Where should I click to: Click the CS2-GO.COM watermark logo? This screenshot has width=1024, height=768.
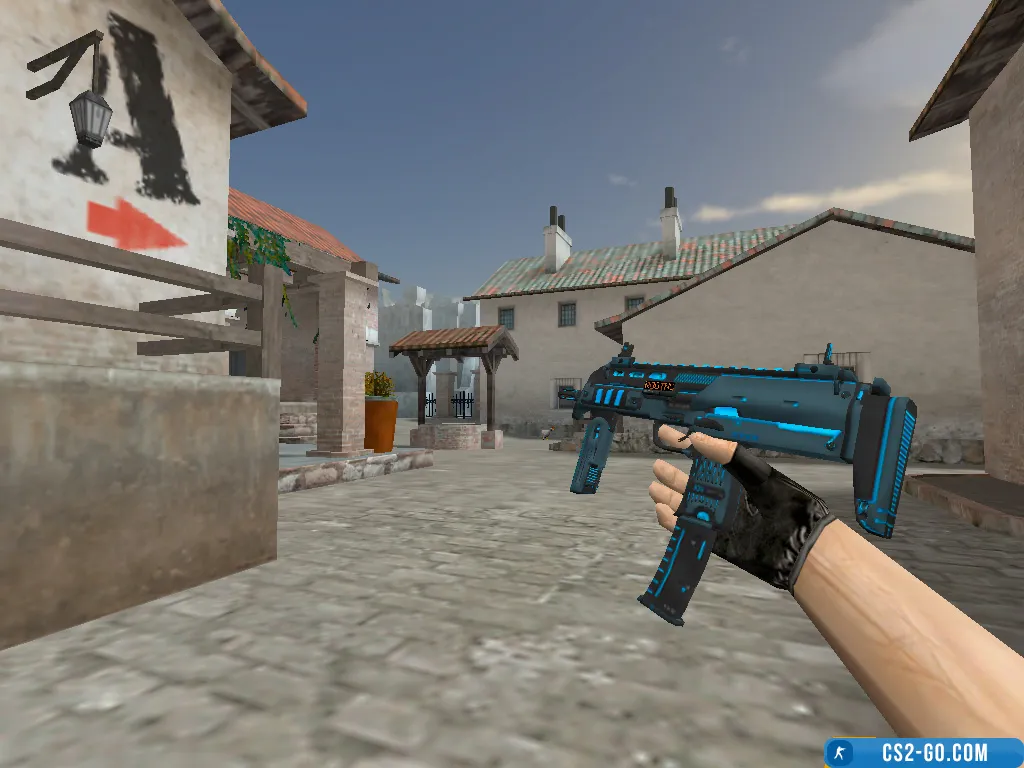tap(922, 752)
